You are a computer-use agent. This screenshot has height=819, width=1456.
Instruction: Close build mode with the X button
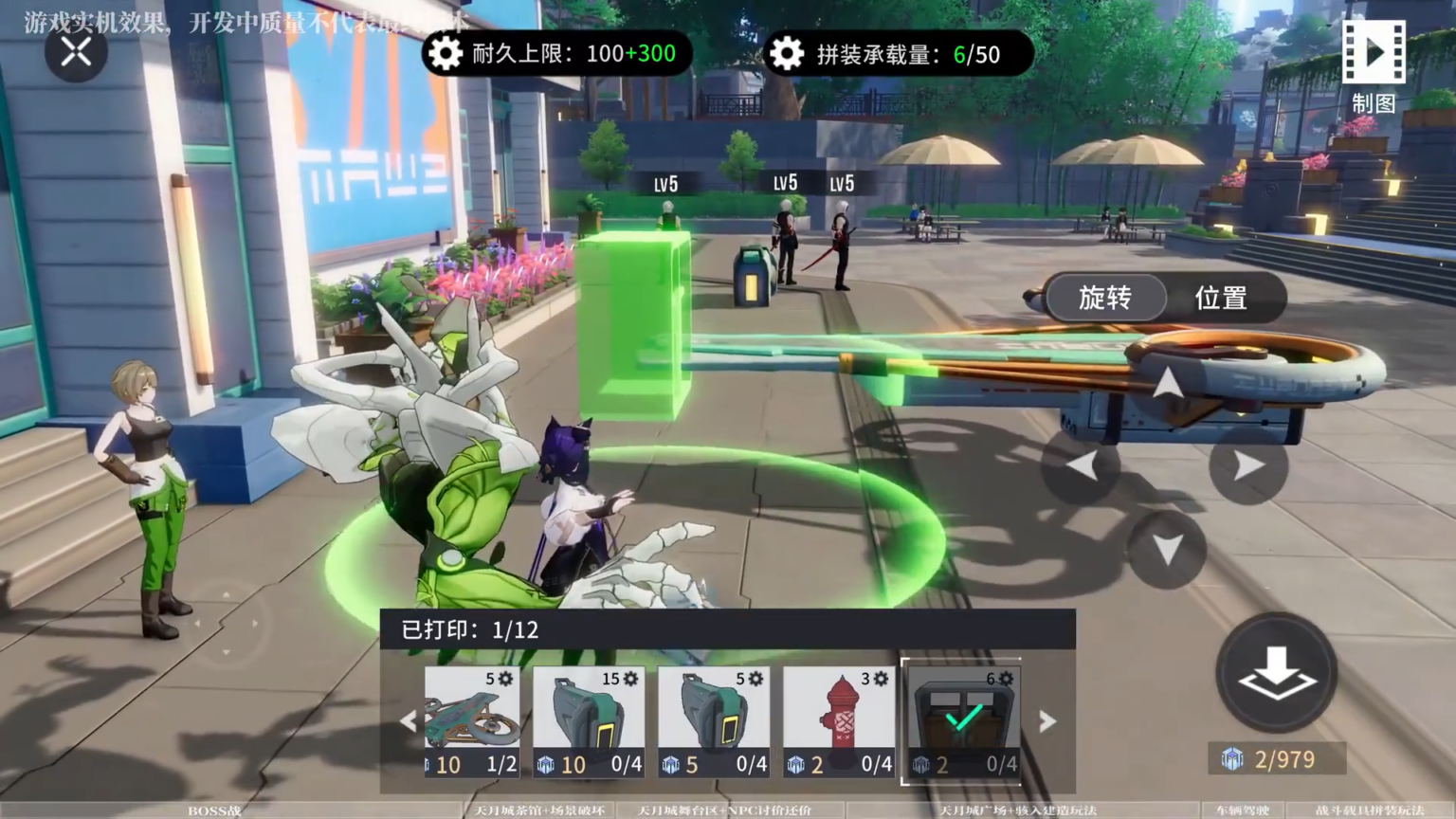75,52
